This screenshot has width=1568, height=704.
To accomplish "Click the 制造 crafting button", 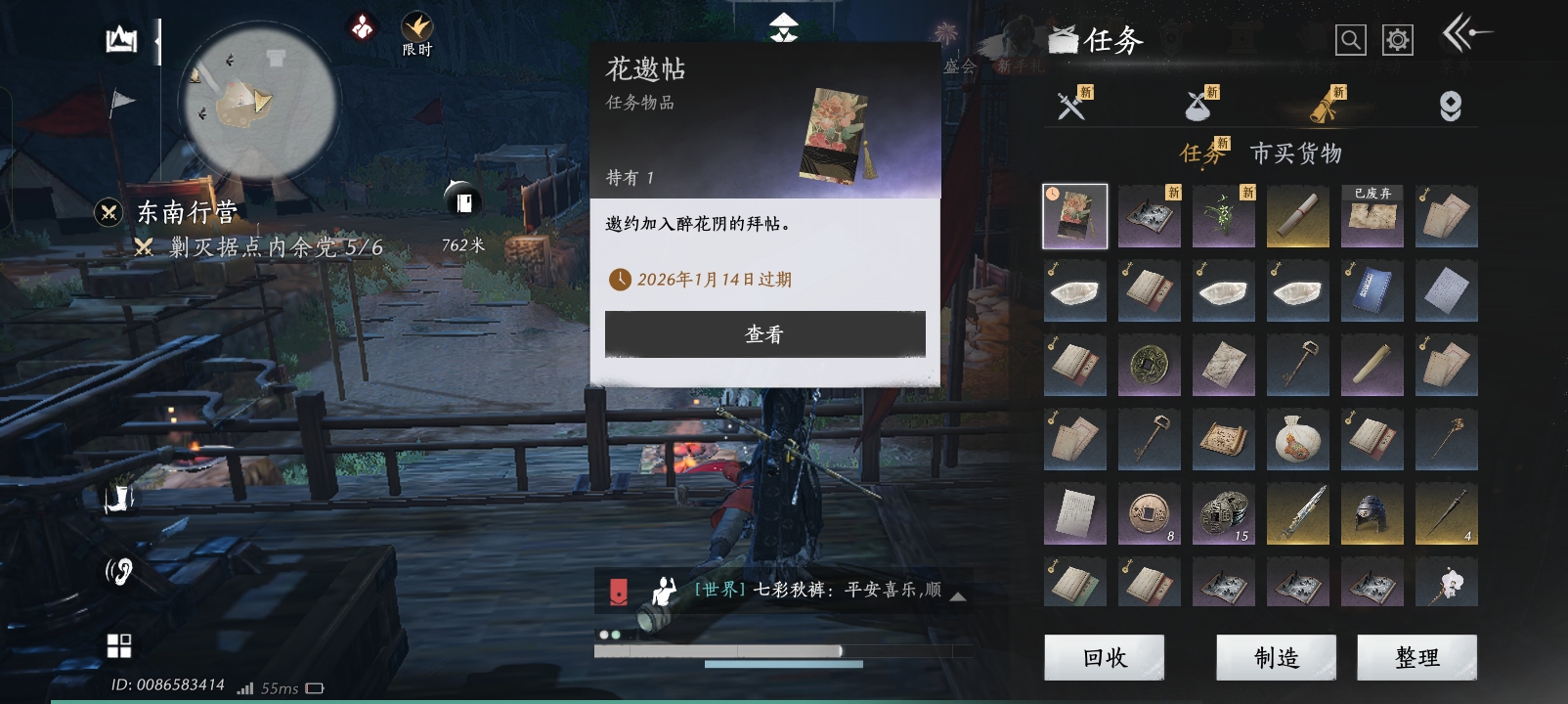I will click(1276, 657).
